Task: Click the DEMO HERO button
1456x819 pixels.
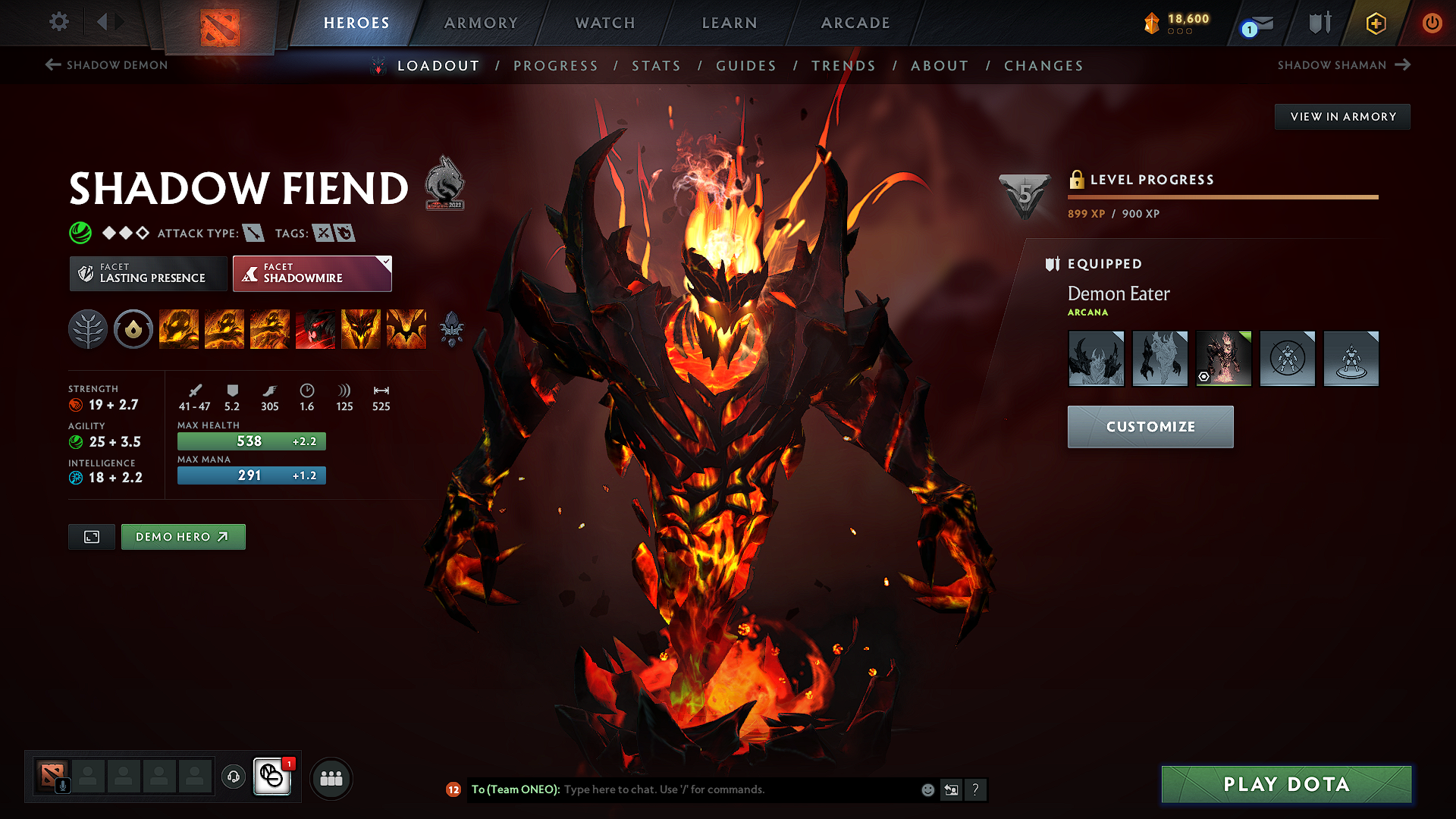Action: click(x=183, y=536)
